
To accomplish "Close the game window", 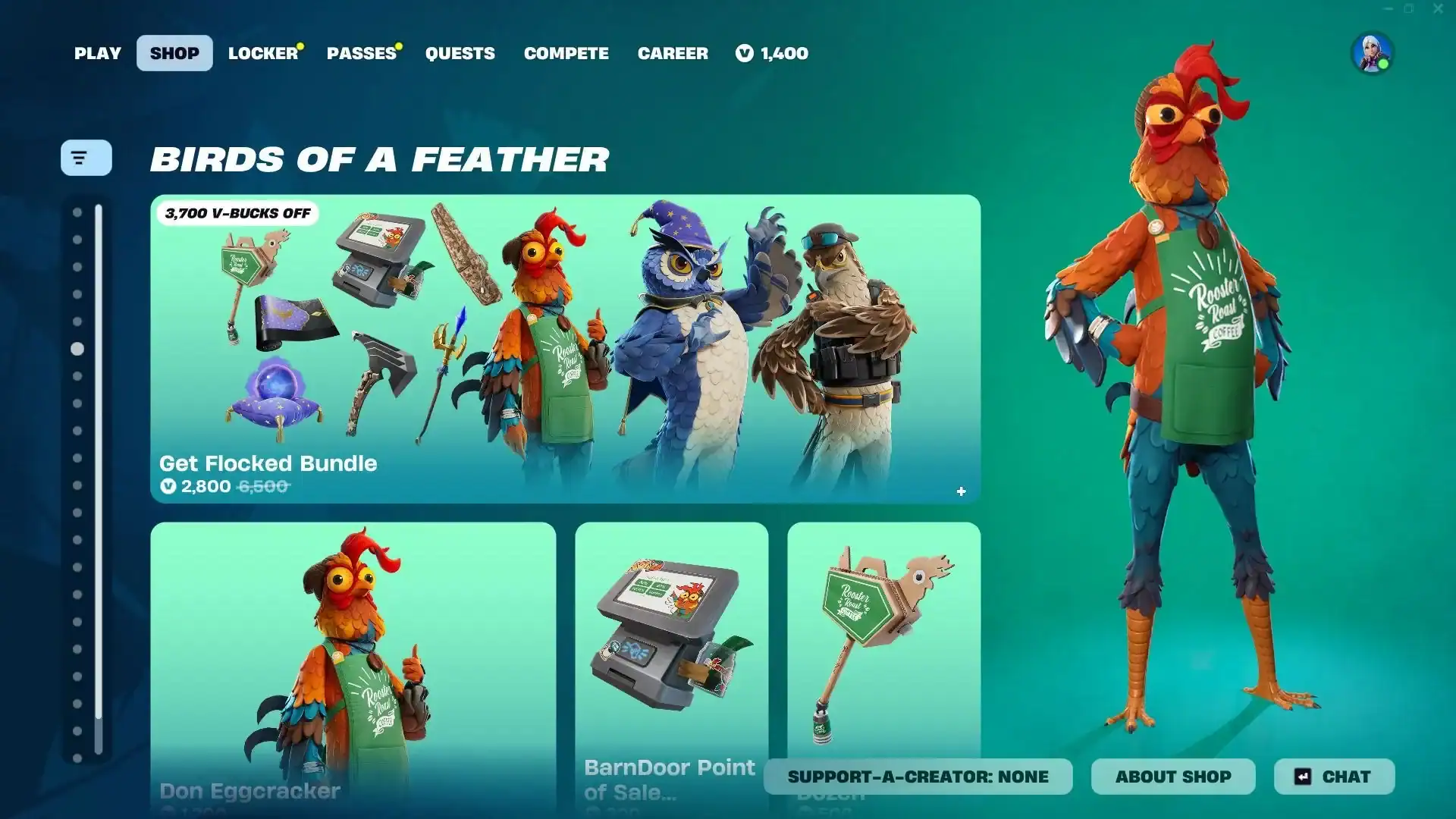I will (x=1438, y=9).
